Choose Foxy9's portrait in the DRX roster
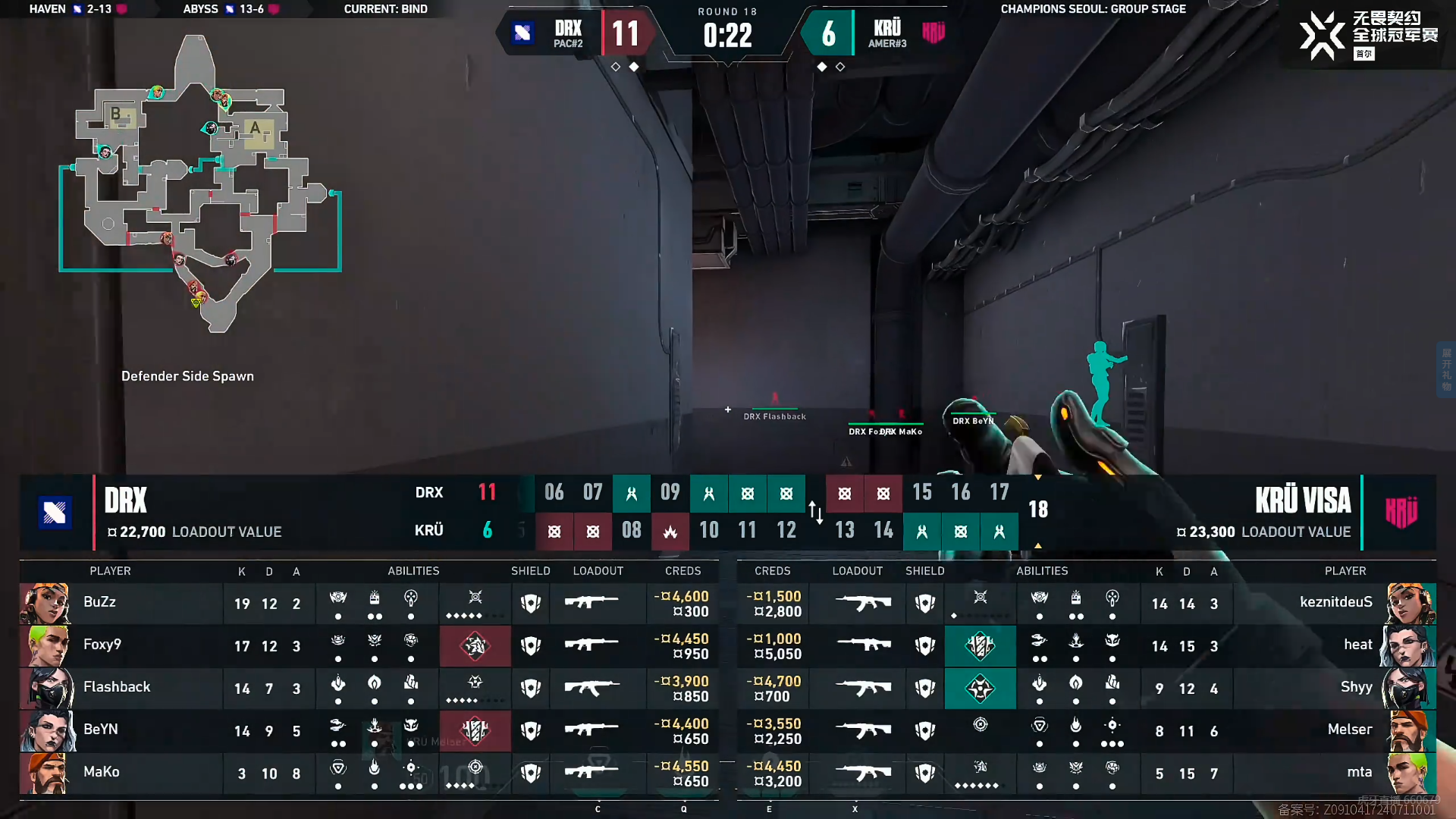This screenshot has width=1456, height=819. 45,646
